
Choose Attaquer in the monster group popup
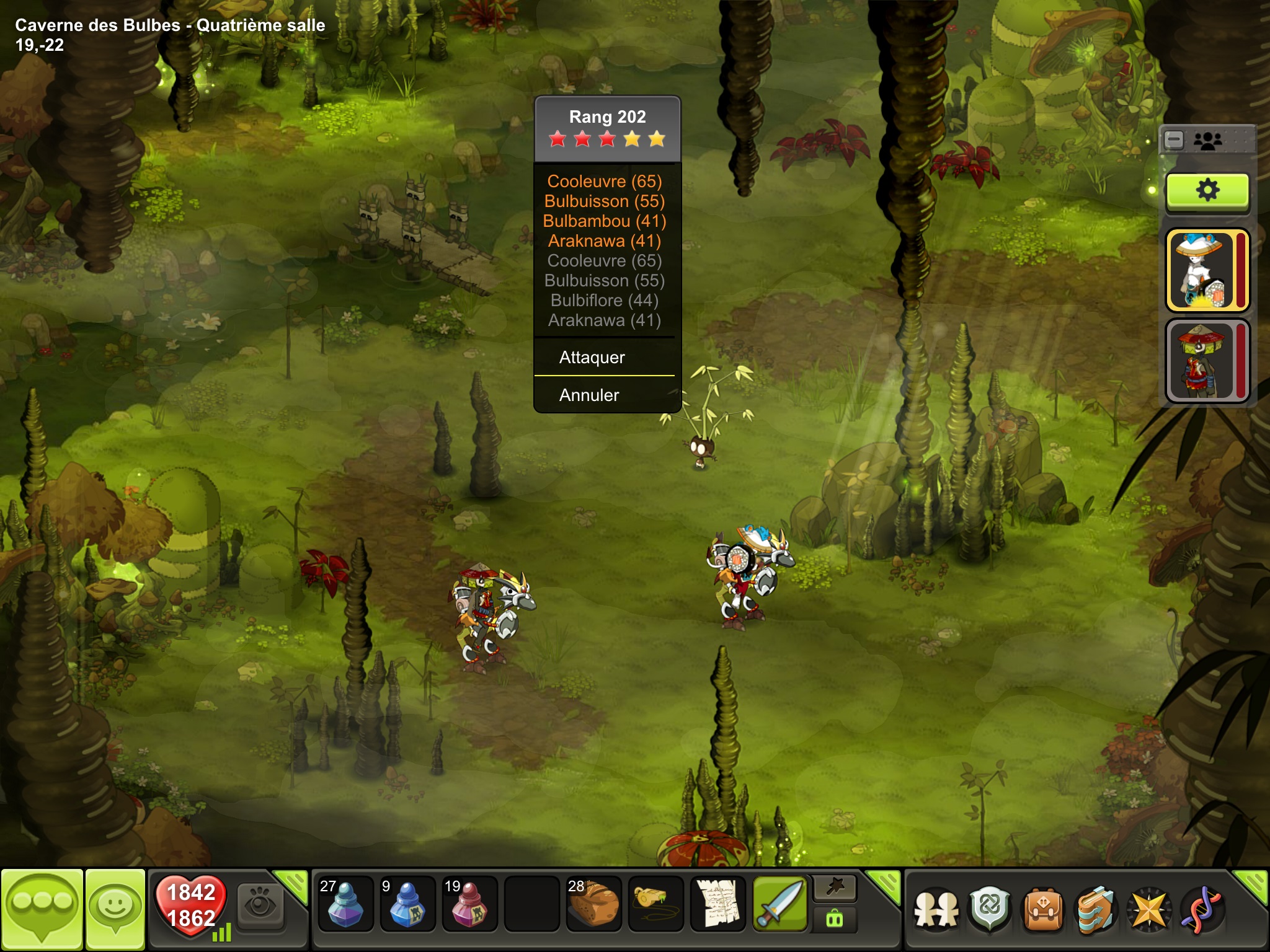pos(592,358)
